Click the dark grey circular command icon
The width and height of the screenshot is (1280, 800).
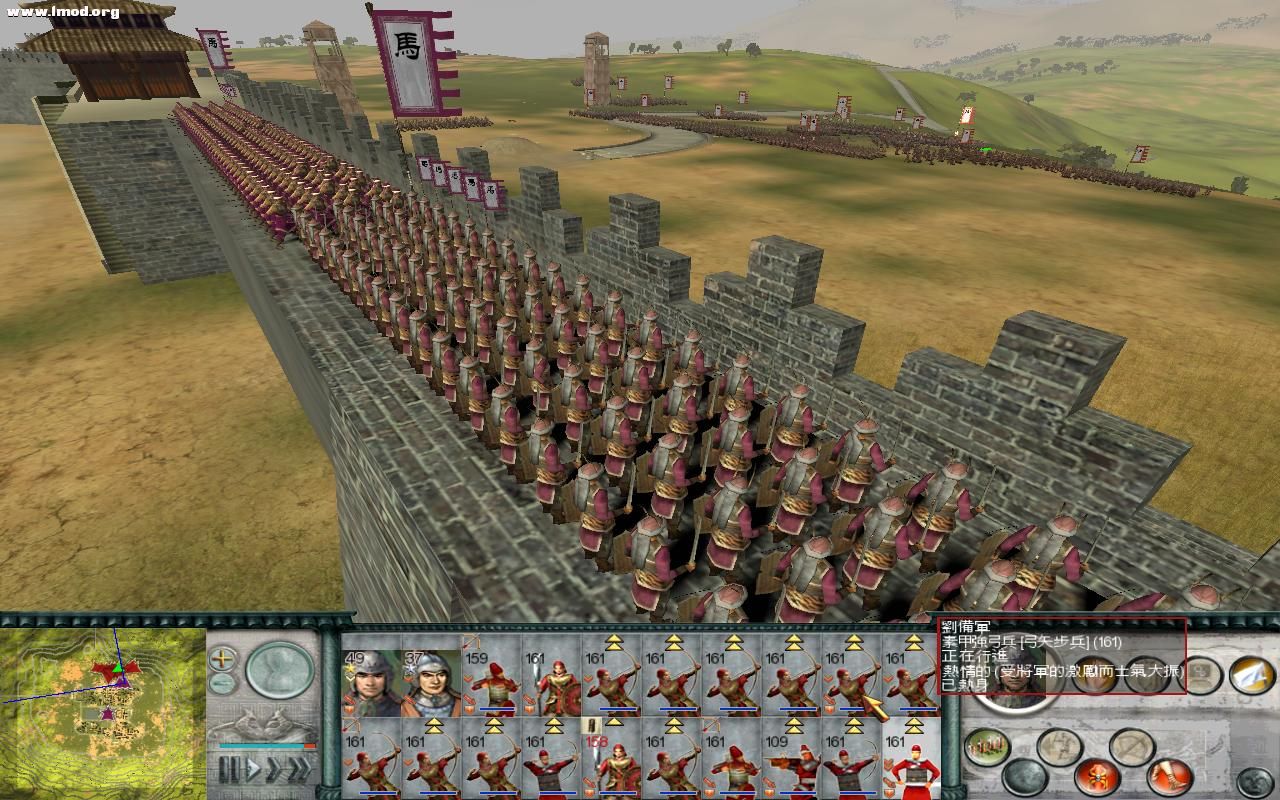tap(1253, 779)
